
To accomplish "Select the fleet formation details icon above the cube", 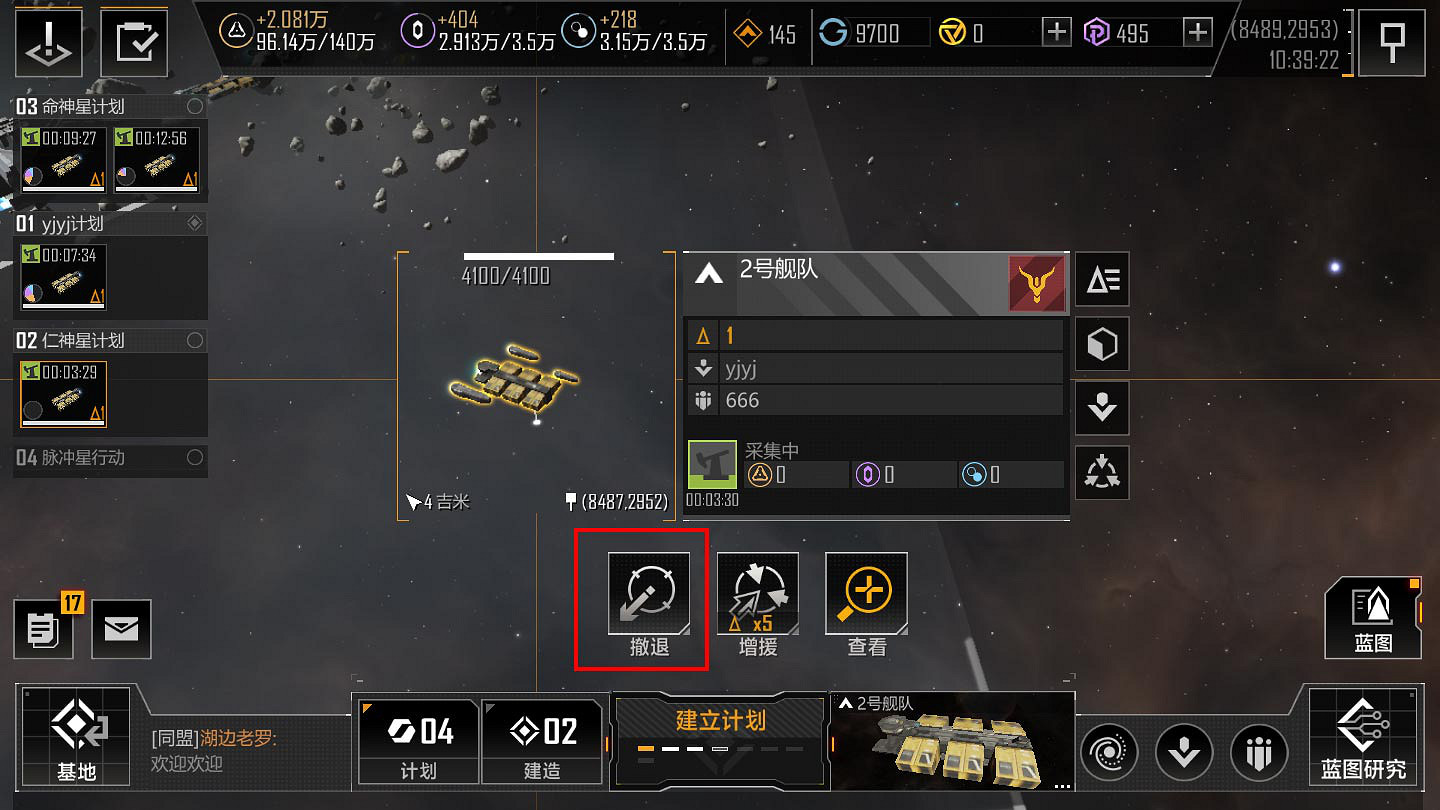I will (x=1101, y=280).
